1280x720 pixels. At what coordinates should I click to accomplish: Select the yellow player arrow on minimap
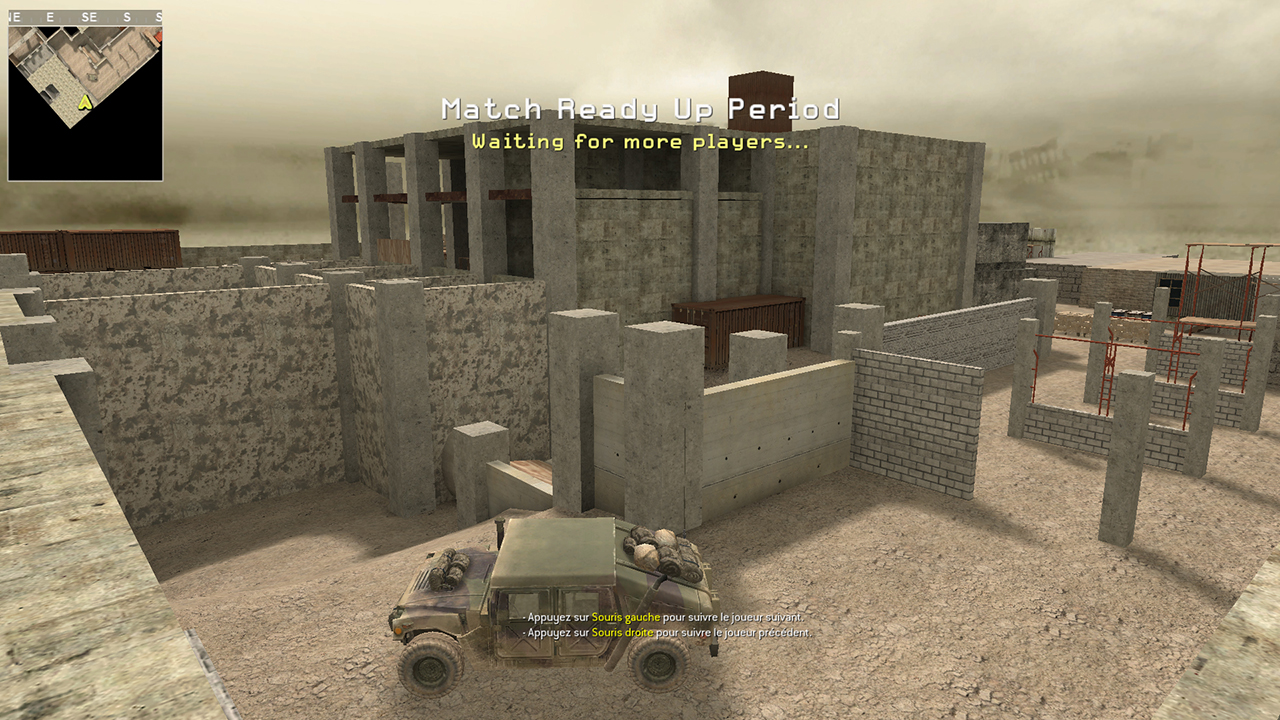coord(85,101)
